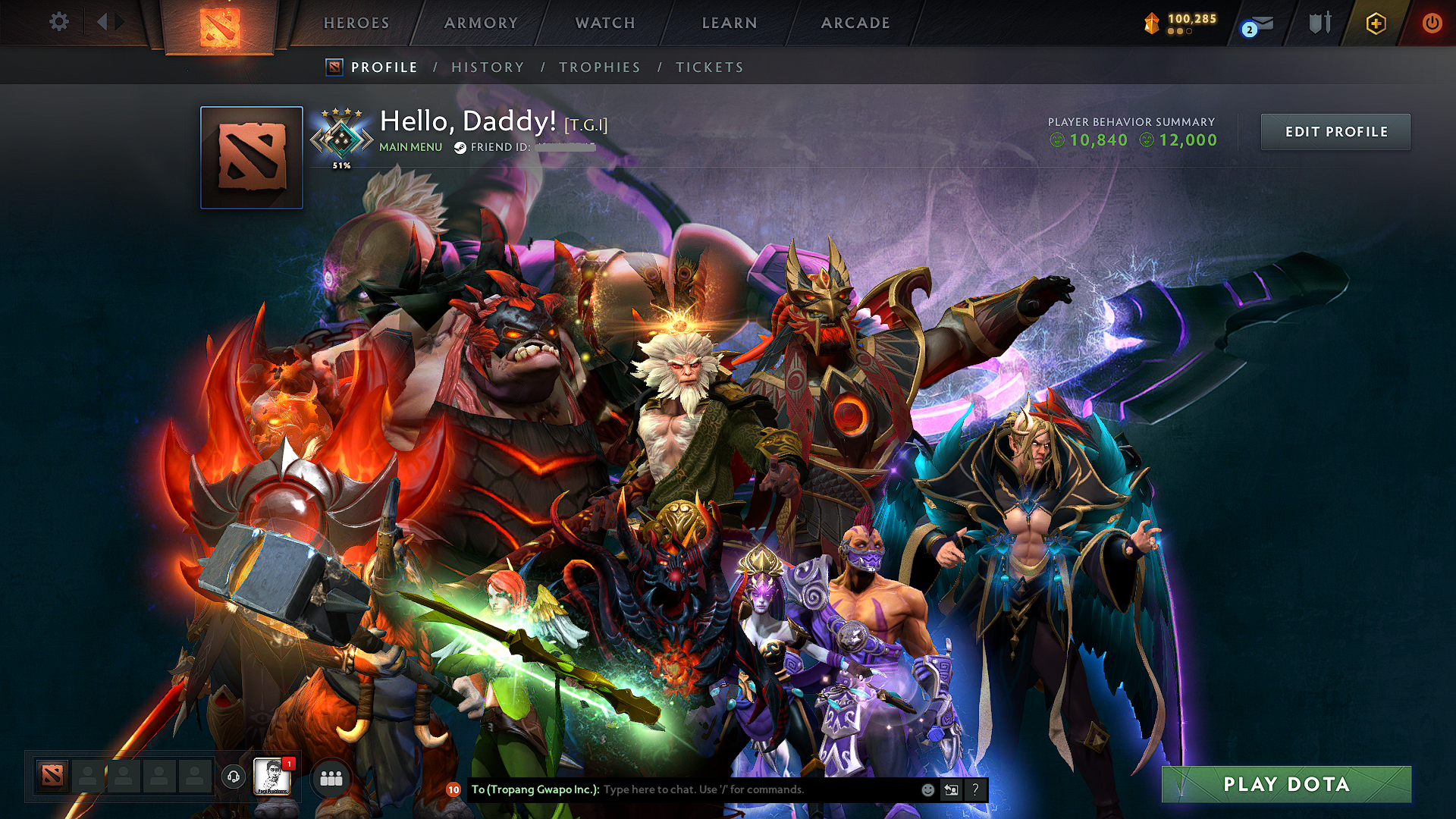Click the 51% rank progress indicator
1456x819 pixels.
point(341,163)
